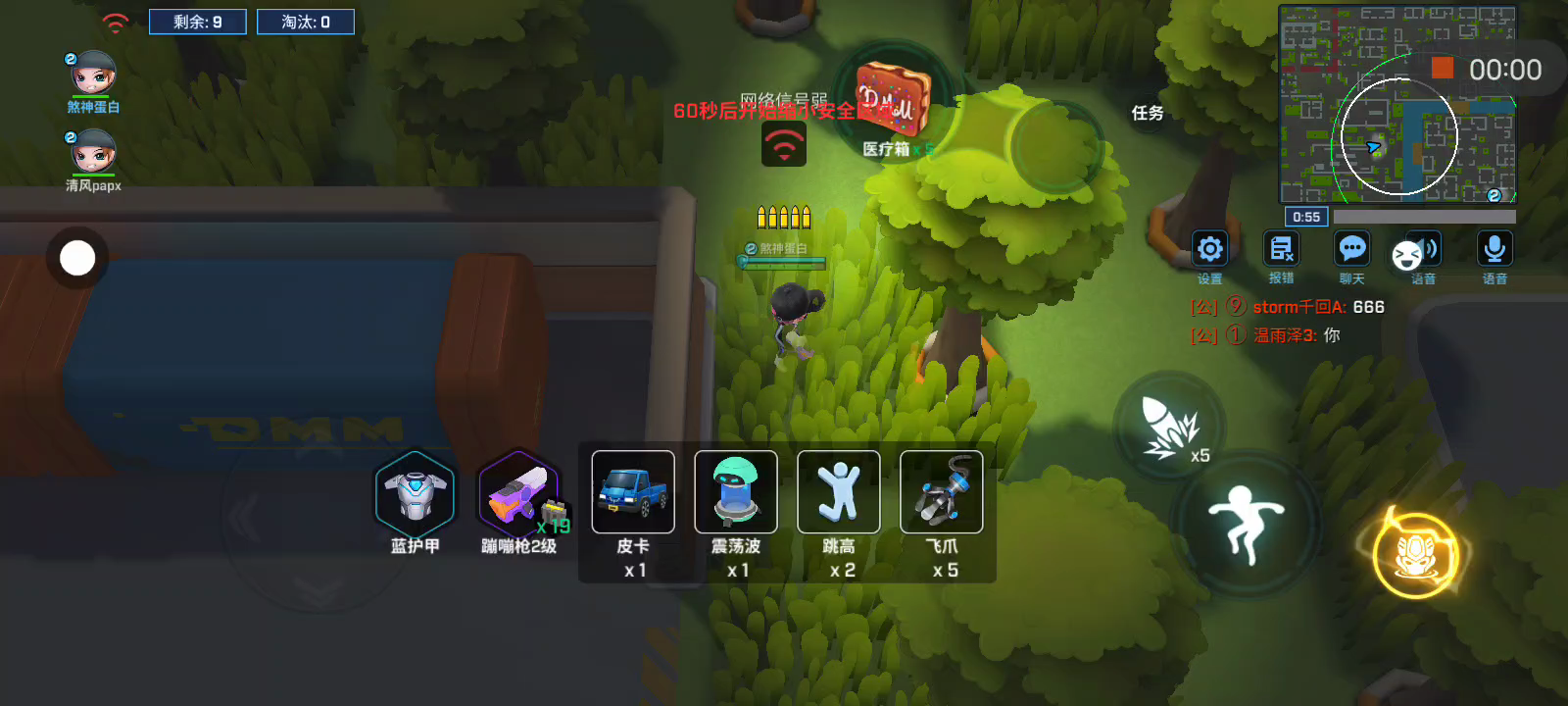Select teammate 煞神蛋白 avatar
Image resolution: width=1568 pixels, height=706 pixels.
pyautogui.click(x=94, y=75)
